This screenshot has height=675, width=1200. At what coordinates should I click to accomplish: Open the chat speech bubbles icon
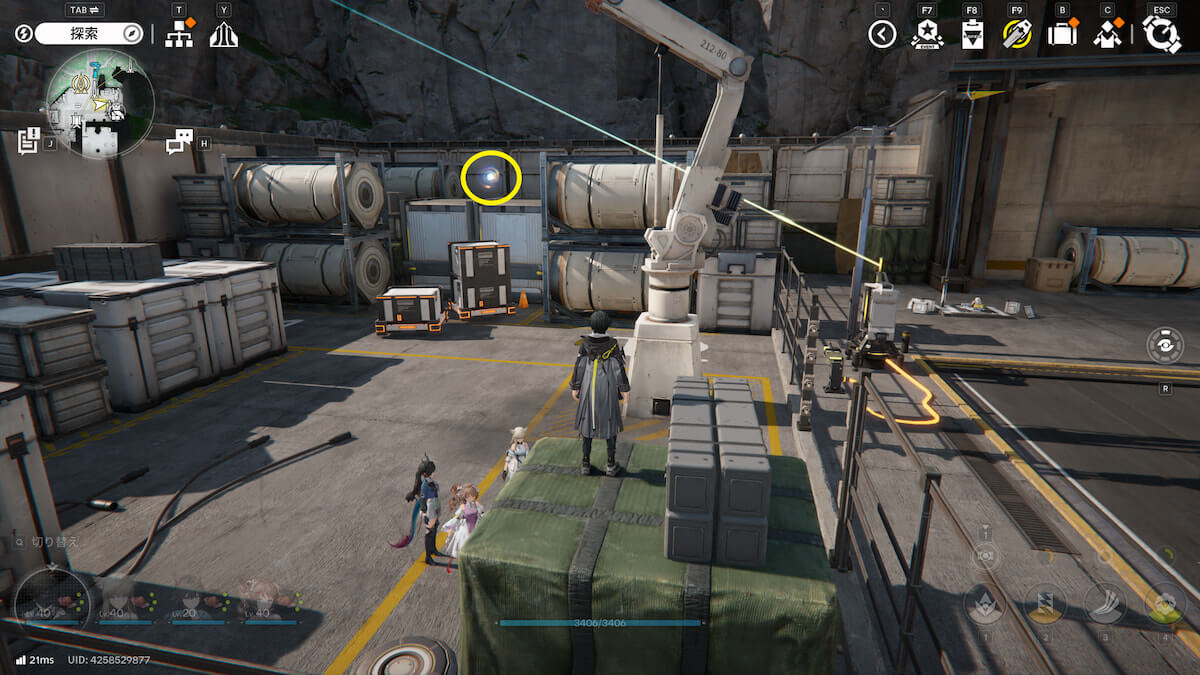tap(179, 142)
